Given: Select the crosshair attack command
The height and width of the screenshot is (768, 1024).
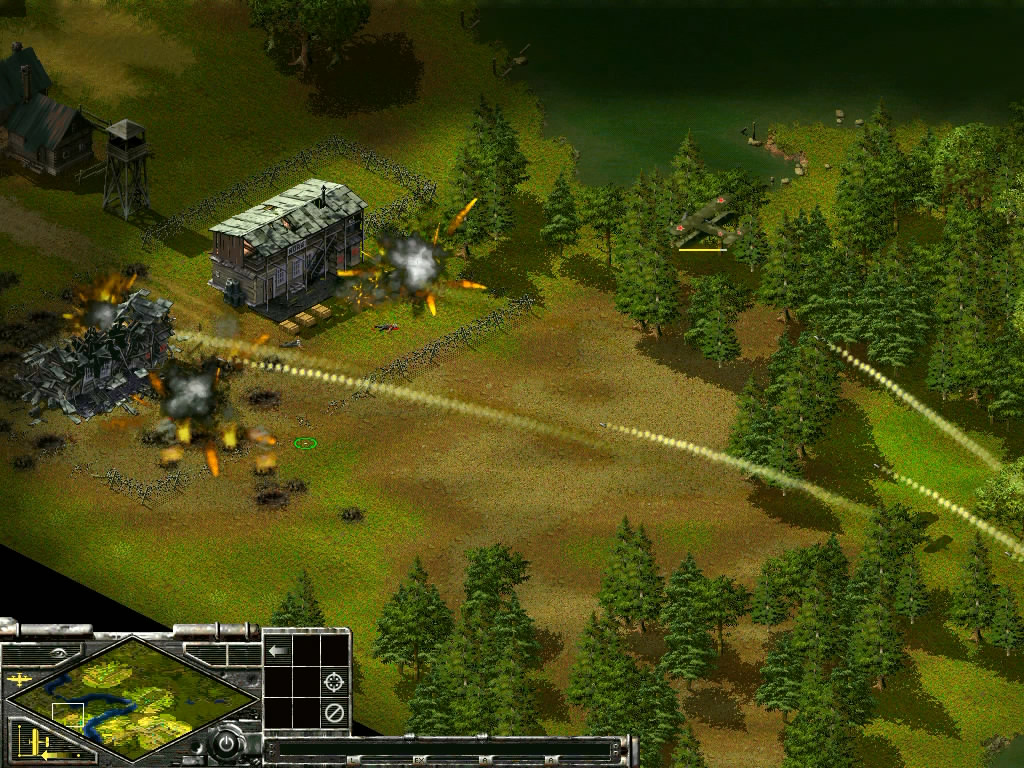Looking at the screenshot, I should [x=335, y=682].
